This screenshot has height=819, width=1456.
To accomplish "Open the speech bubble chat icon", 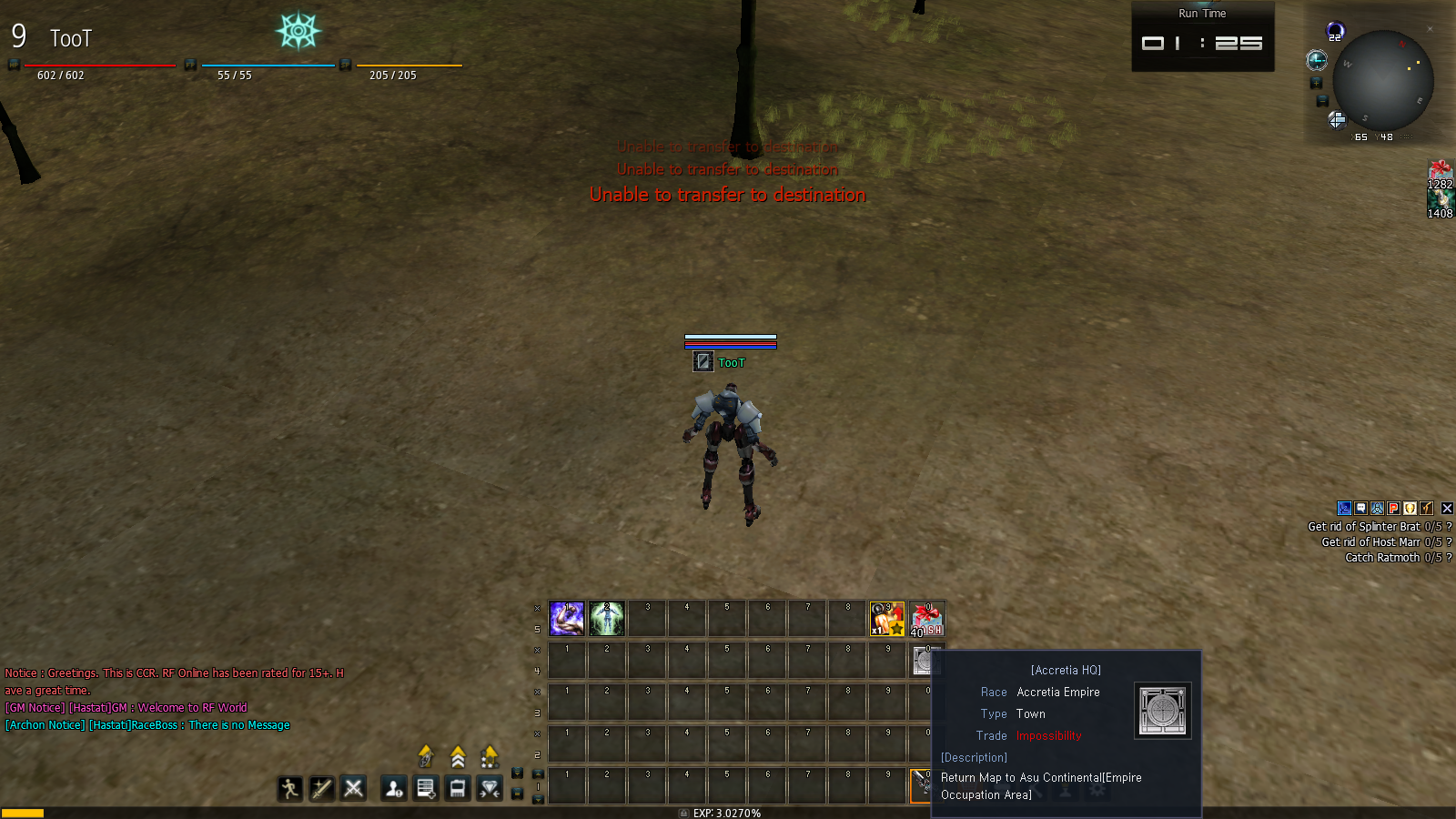I will point(1360,509).
